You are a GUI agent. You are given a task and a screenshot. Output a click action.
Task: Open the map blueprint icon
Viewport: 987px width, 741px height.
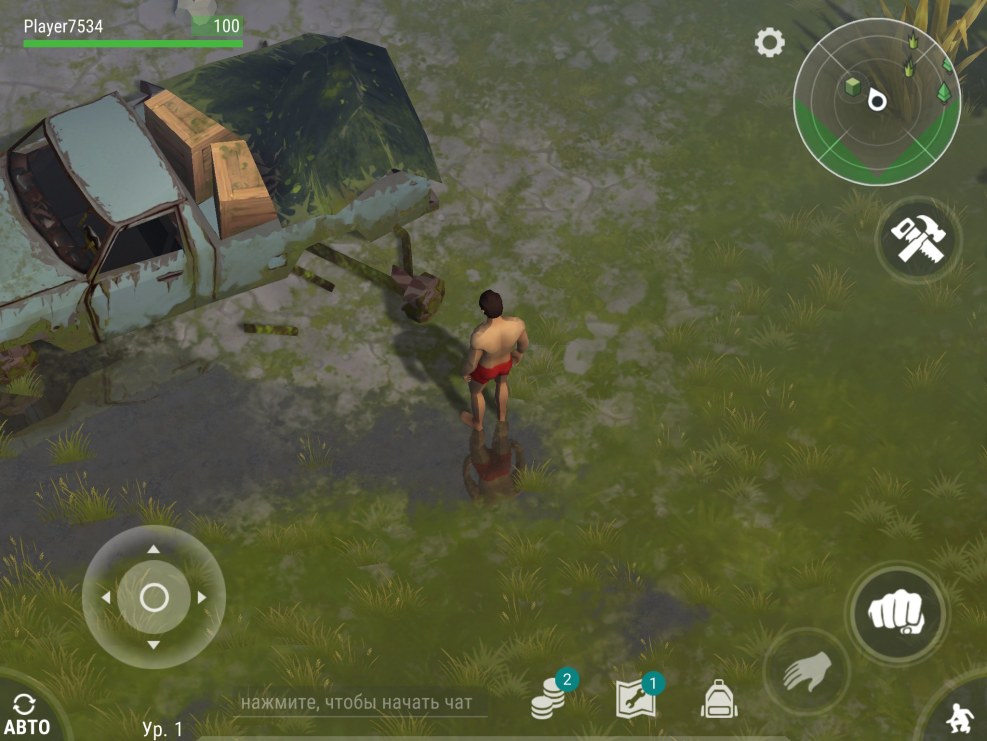click(636, 699)
